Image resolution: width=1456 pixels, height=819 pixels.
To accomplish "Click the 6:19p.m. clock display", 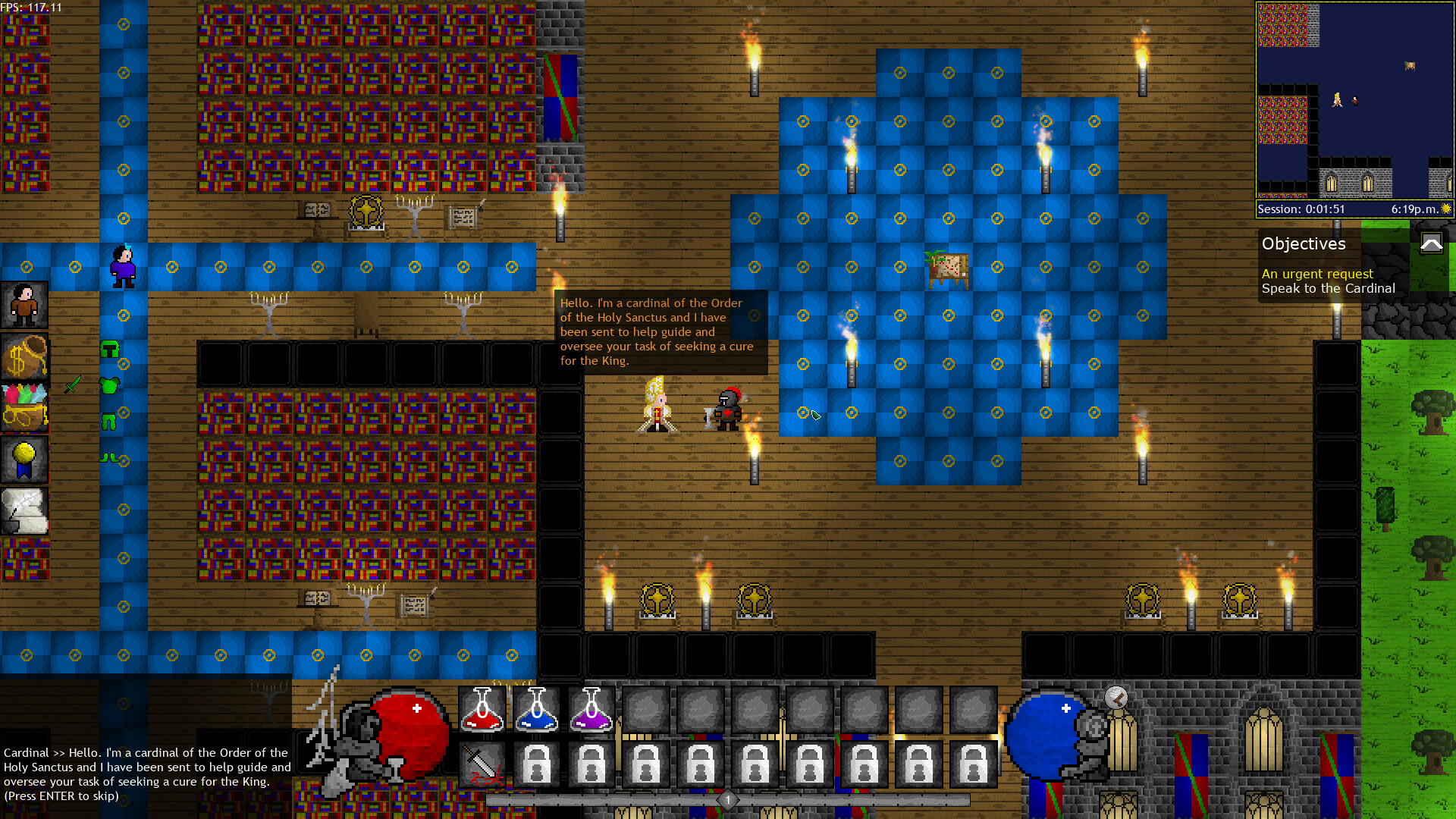I will click(1412, 209).
